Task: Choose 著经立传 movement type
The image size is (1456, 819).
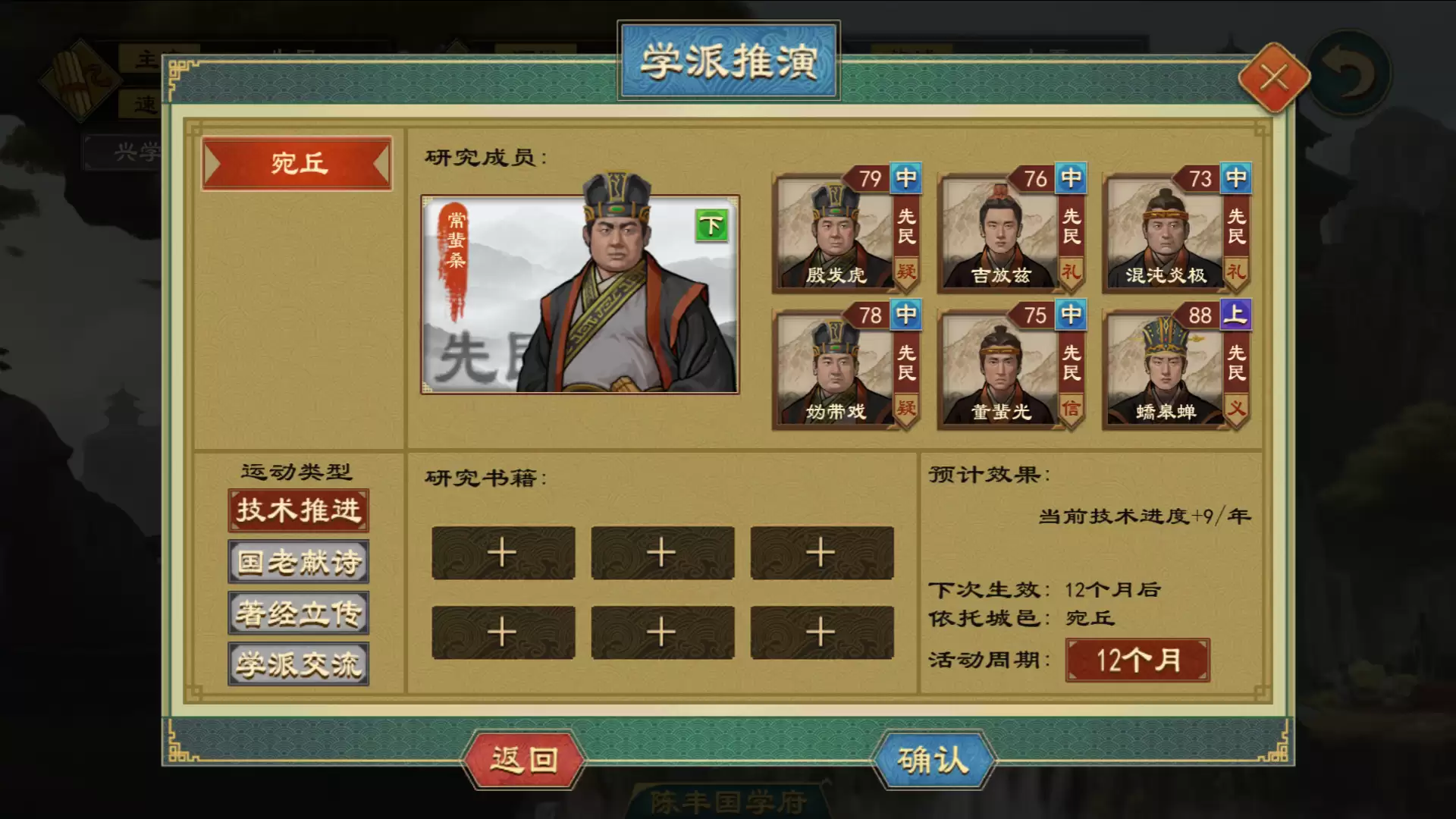Action: click(x=297, y=613)
